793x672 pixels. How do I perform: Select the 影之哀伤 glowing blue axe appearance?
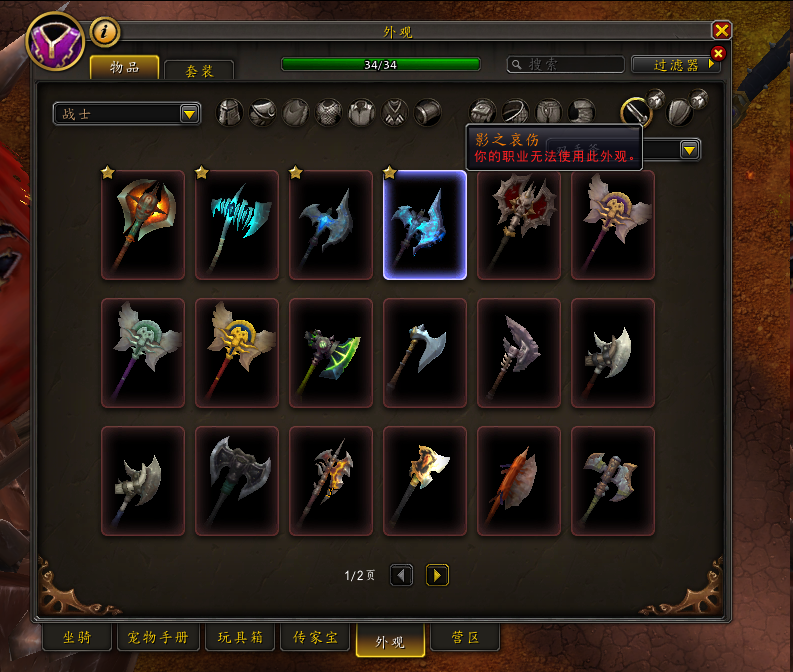pos(425,225)
